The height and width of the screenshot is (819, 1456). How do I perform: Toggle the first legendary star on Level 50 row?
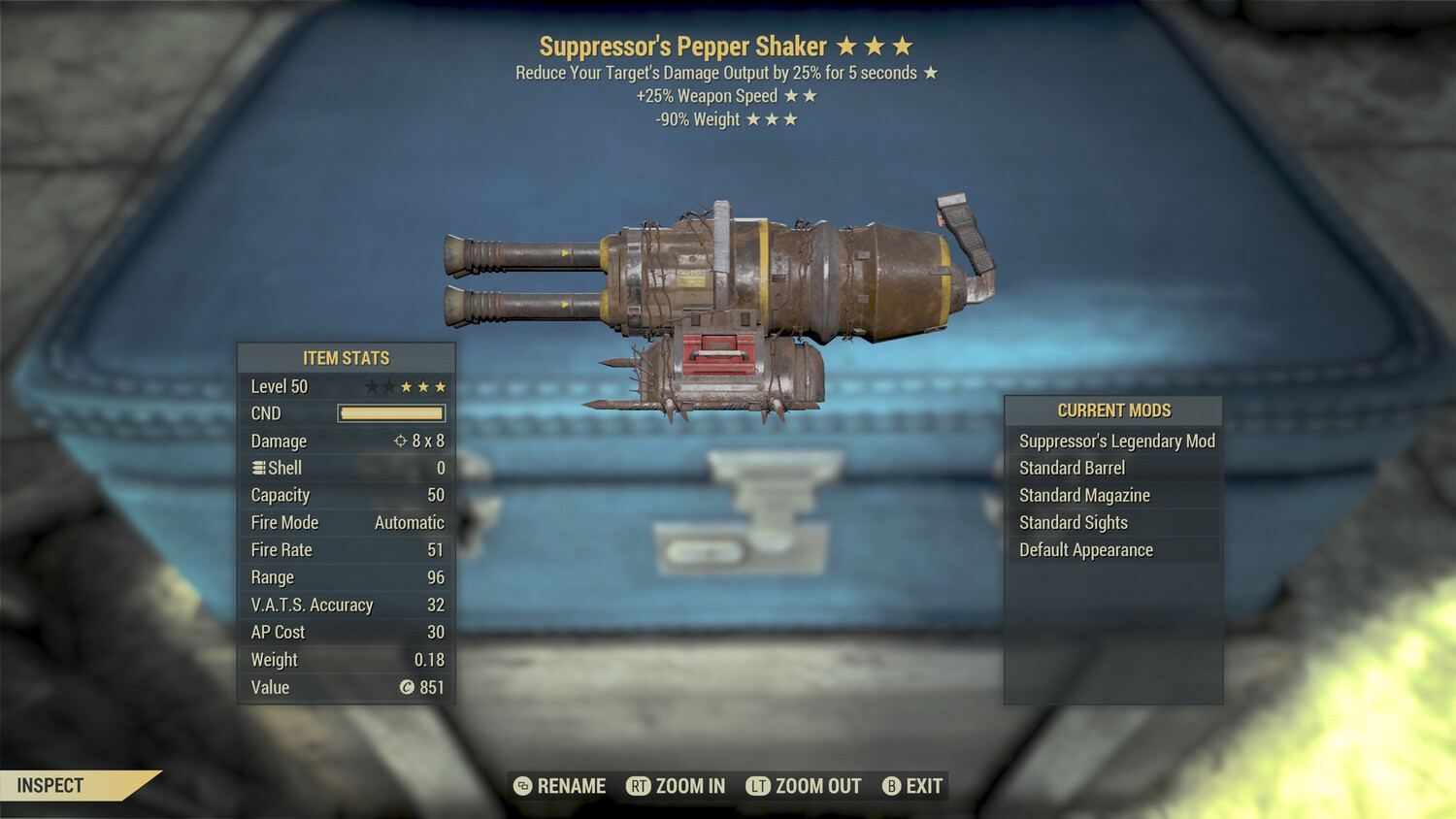point(370,385)
